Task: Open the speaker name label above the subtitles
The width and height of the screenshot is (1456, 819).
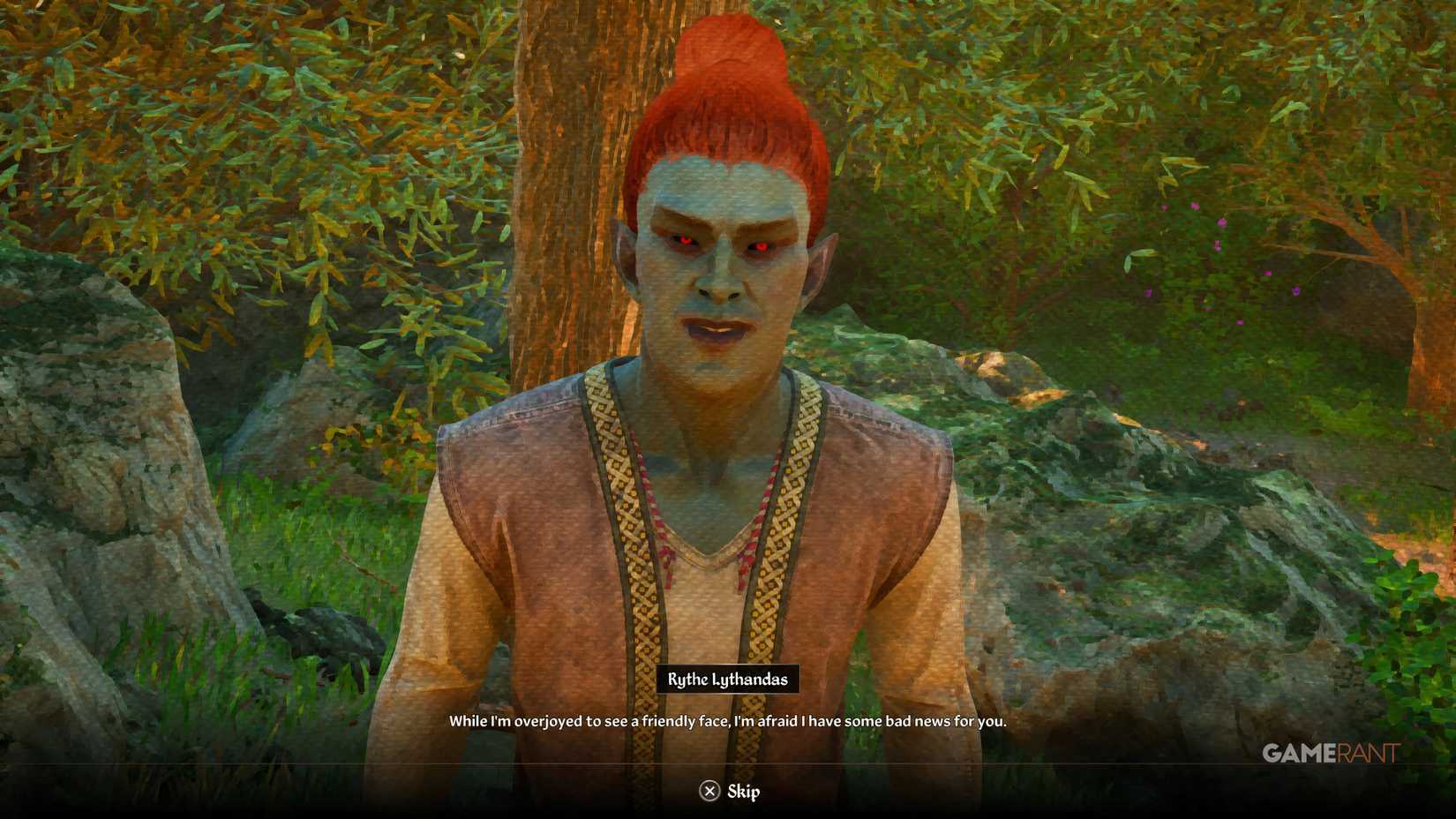Action: click(730, 680)
